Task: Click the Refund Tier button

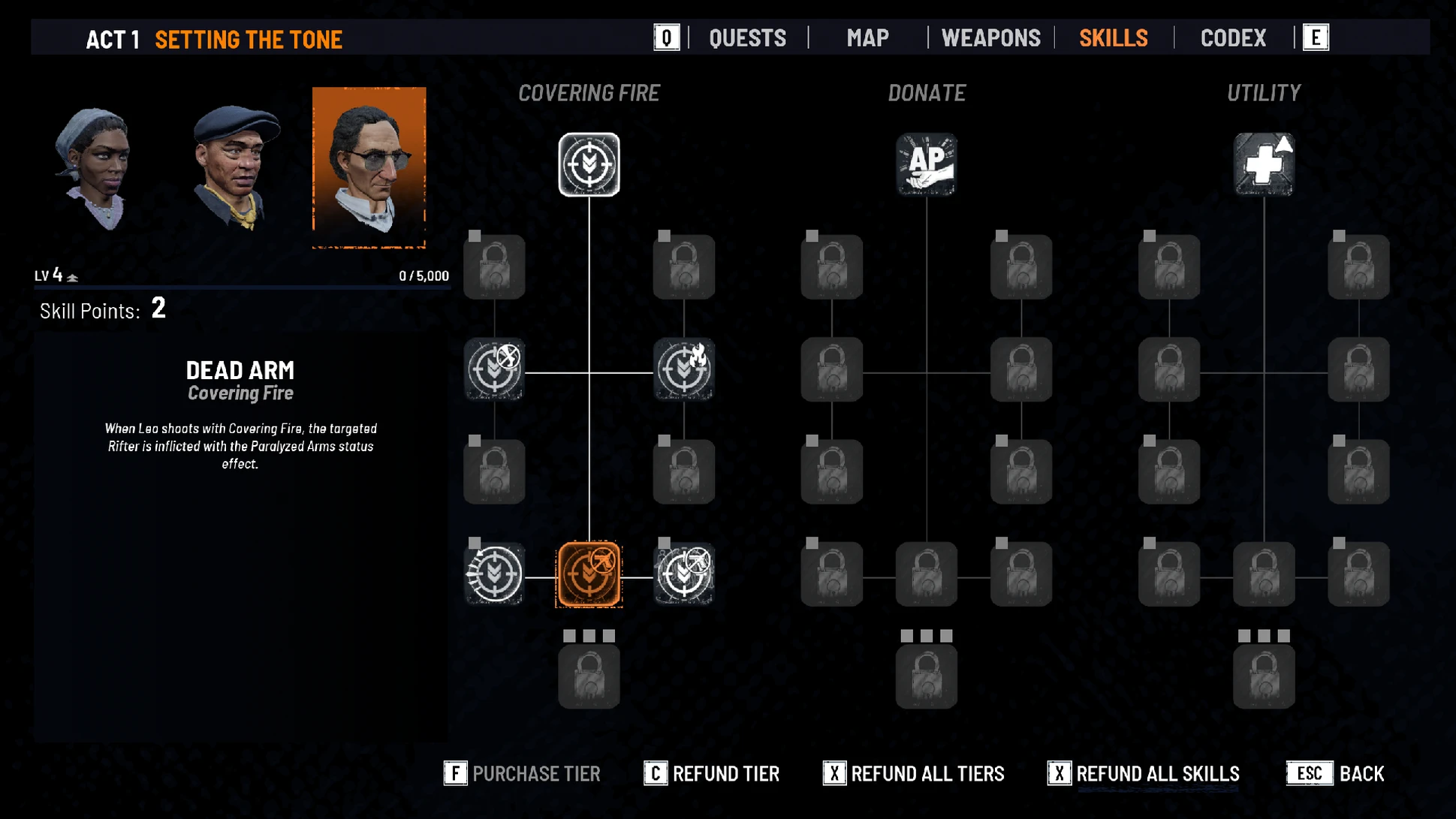Action: pyautogui.click(x=712, y=773)
